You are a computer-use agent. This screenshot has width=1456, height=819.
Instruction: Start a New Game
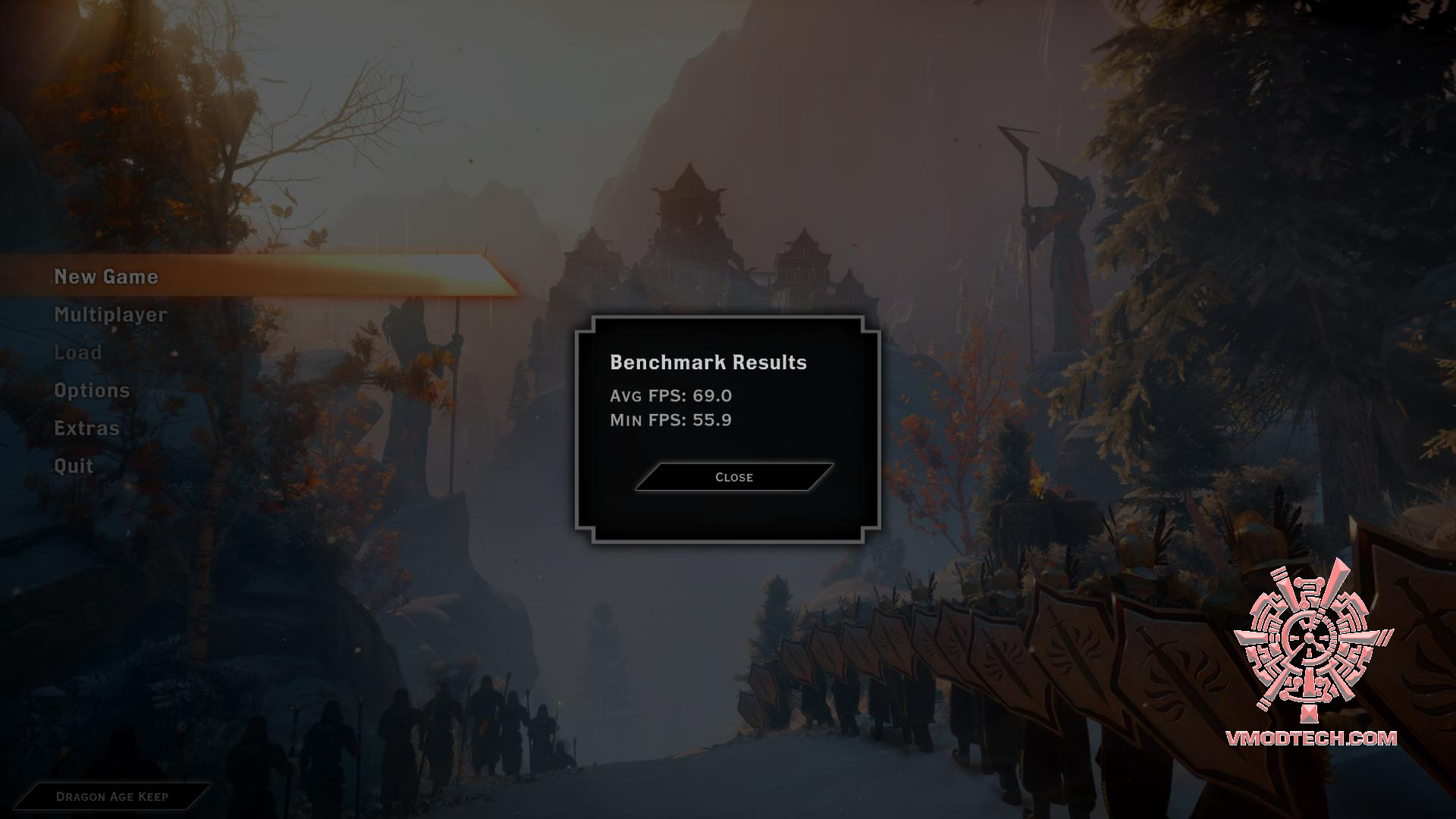[x=106, y=277]
